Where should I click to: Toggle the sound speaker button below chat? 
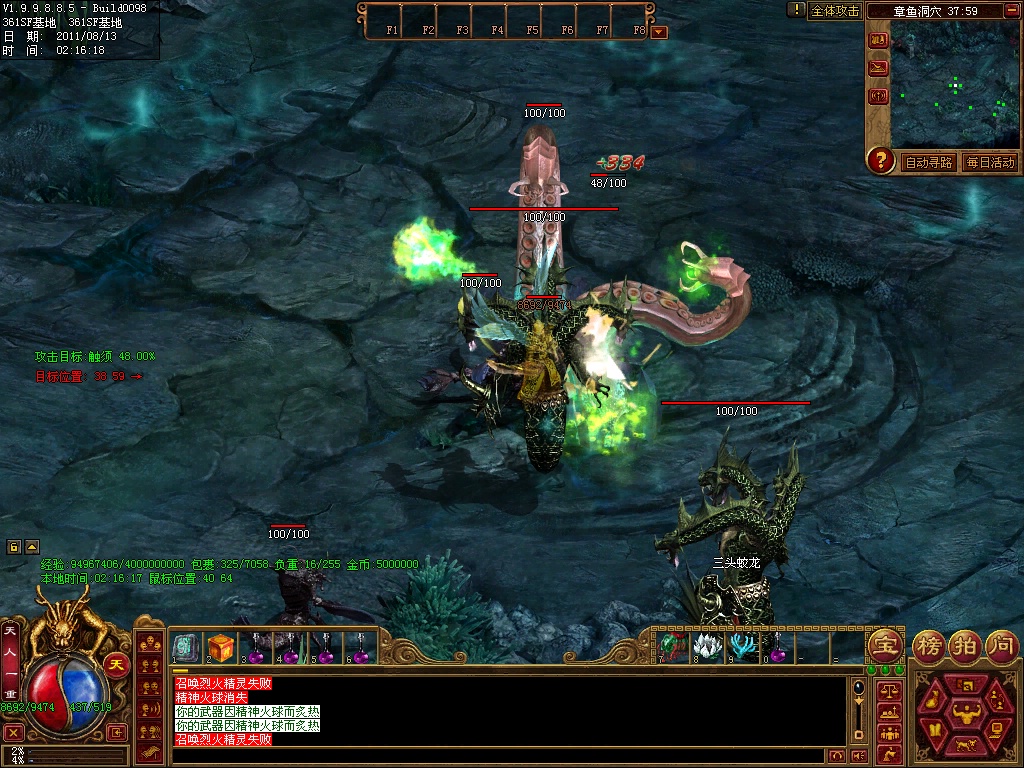click(x=857, y=755)
